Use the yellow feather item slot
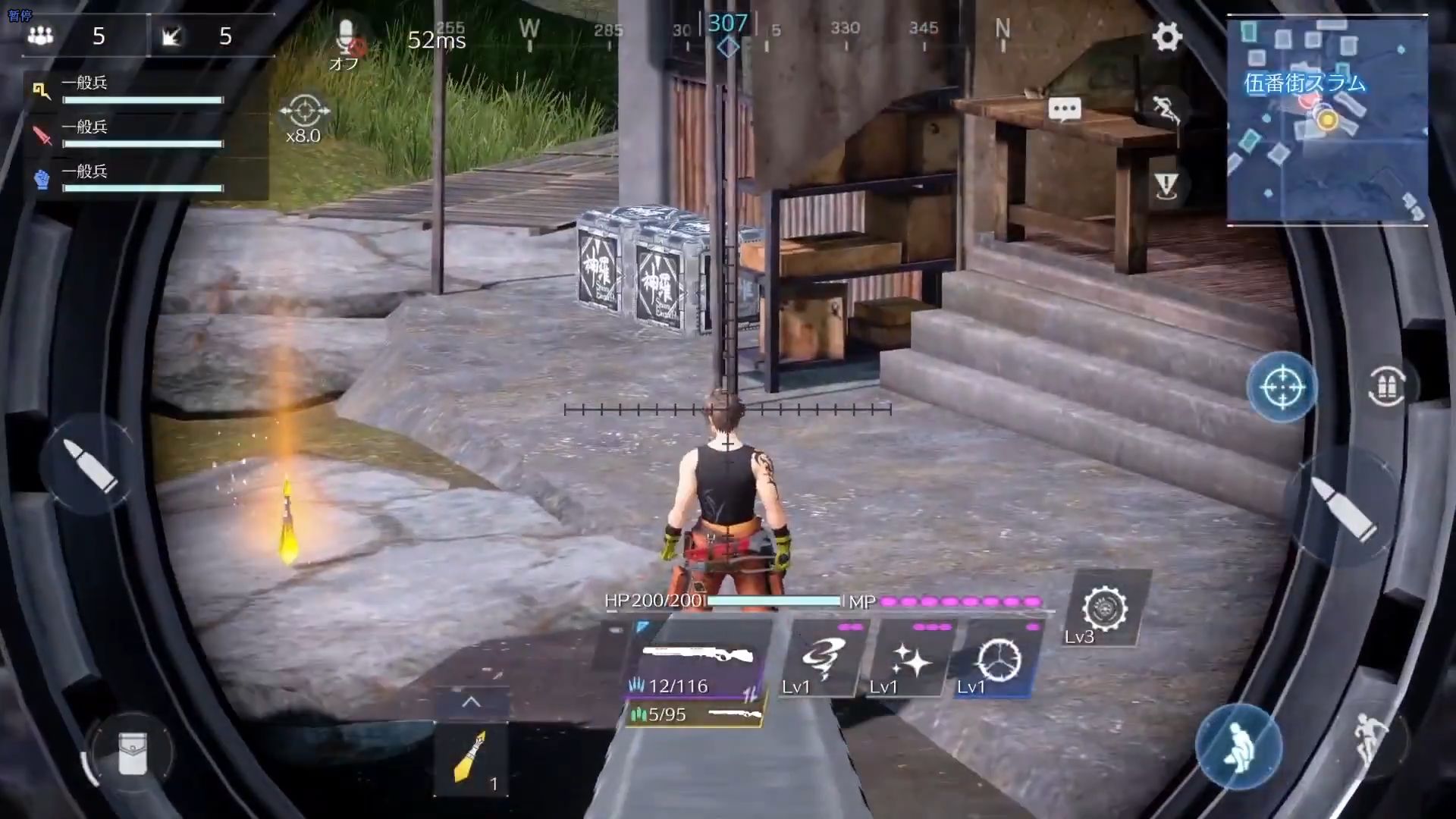The height and width of the screenshot is (819, 1456). pyautogui.click(x=470, y=758)
